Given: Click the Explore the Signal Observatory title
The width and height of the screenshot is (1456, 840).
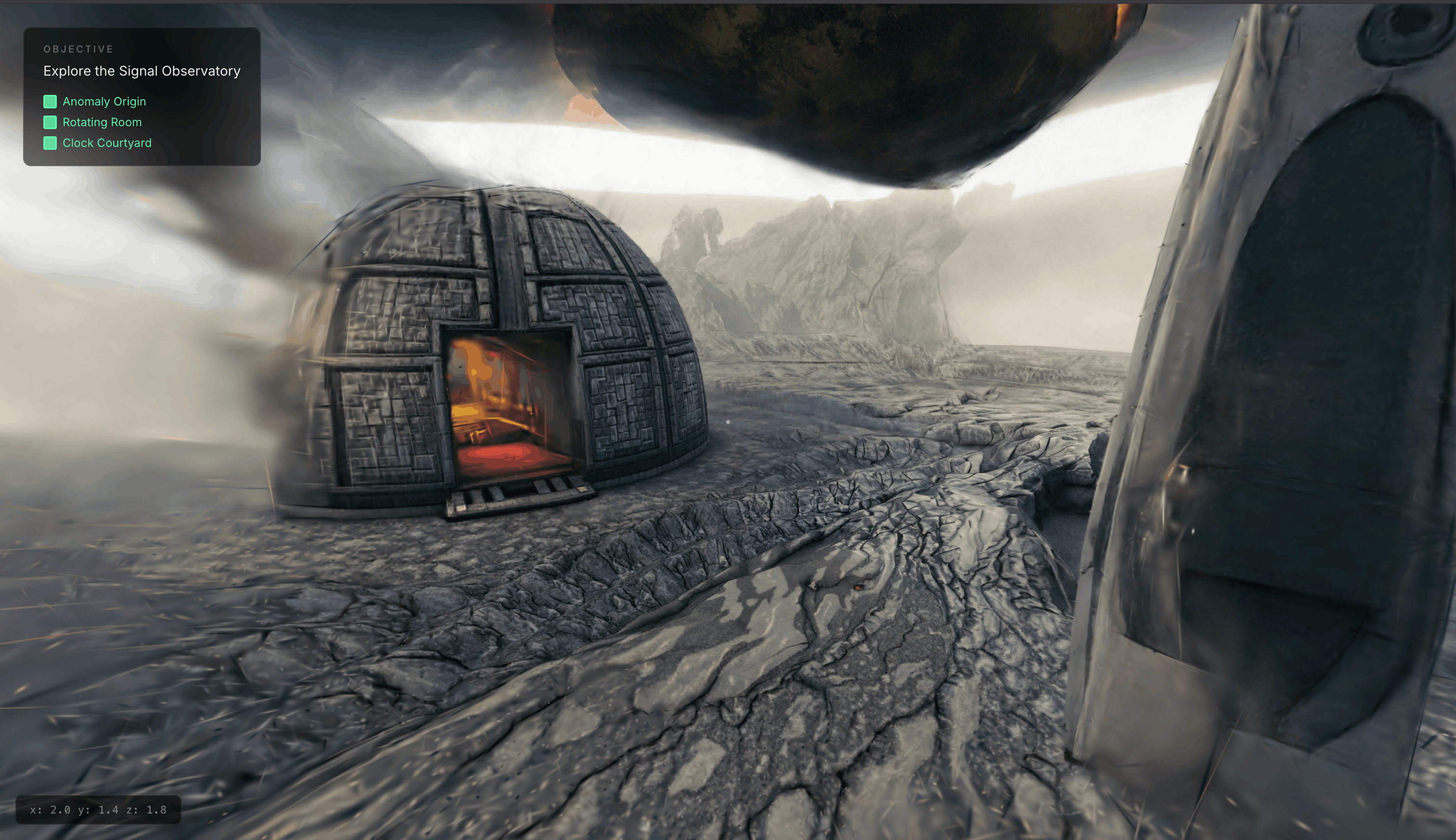Looking at the screenshot, I should 142,71.
